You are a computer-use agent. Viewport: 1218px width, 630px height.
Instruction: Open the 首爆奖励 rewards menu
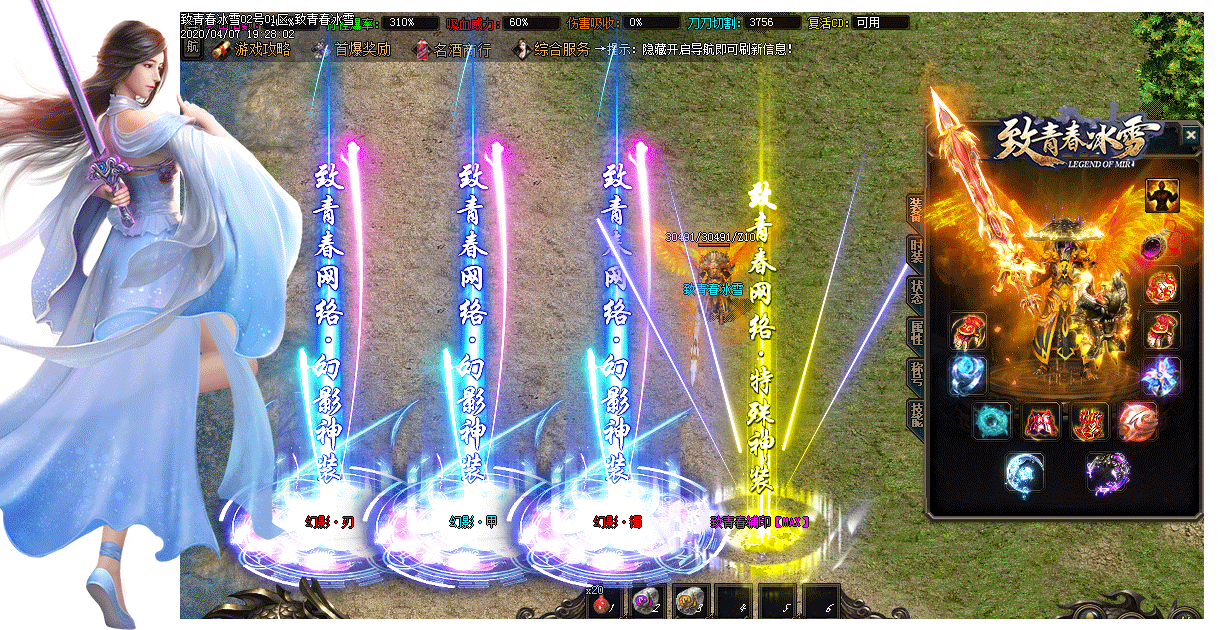coord(352,49)
